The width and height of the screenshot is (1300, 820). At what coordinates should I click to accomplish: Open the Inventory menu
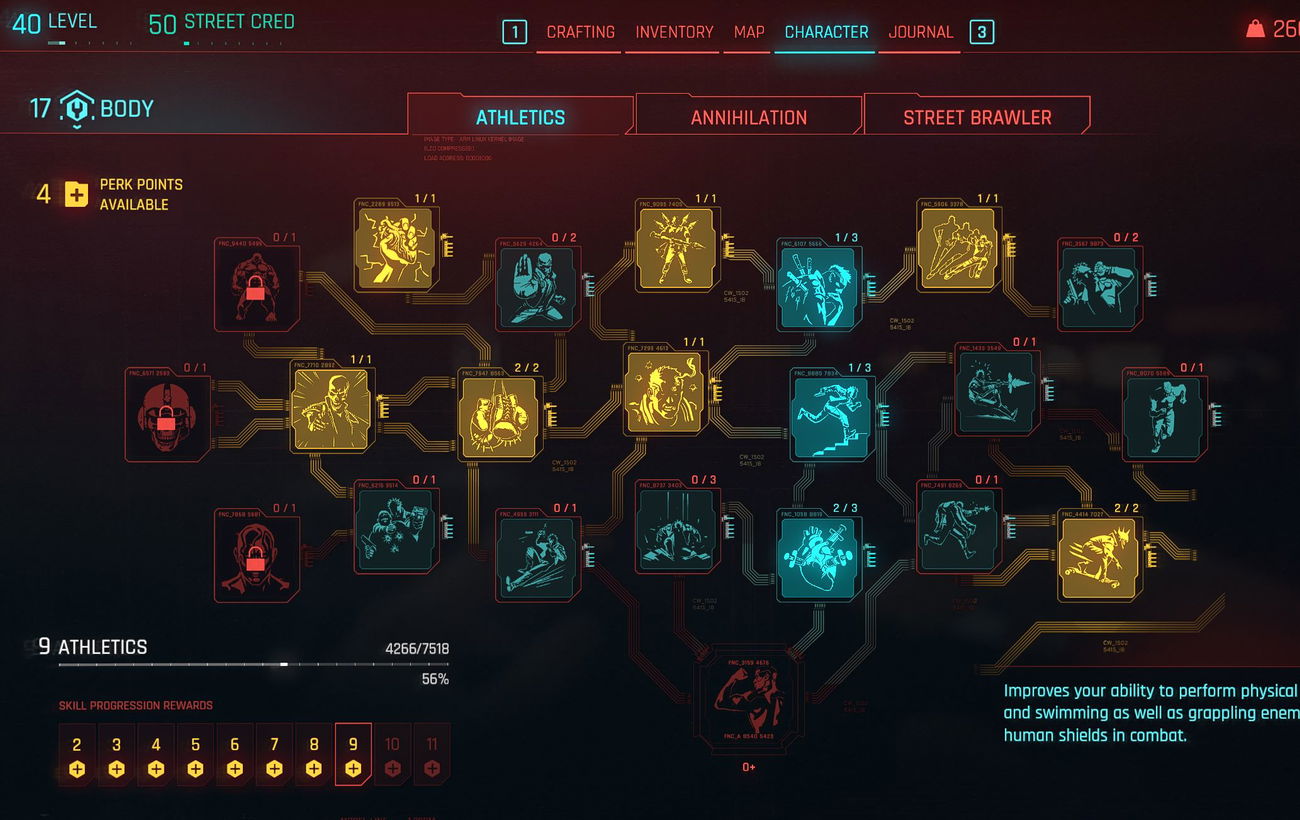pyautogui.click(x=674, y=32)
